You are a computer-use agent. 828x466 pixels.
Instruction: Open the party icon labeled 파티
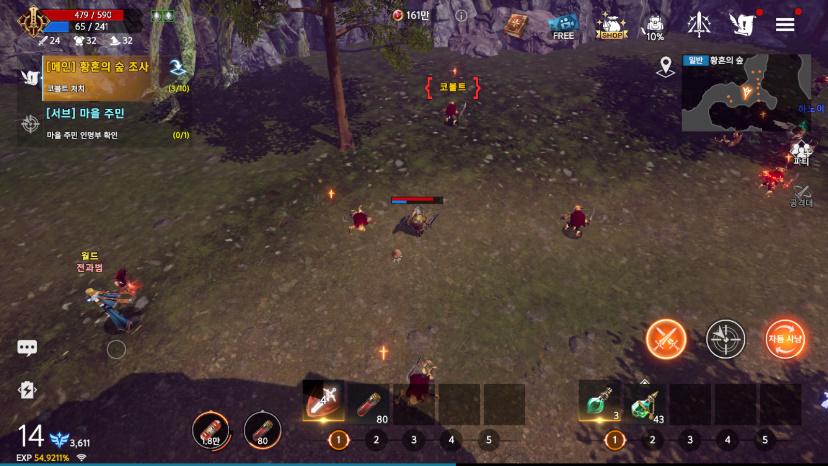click(x=801, y=153)
